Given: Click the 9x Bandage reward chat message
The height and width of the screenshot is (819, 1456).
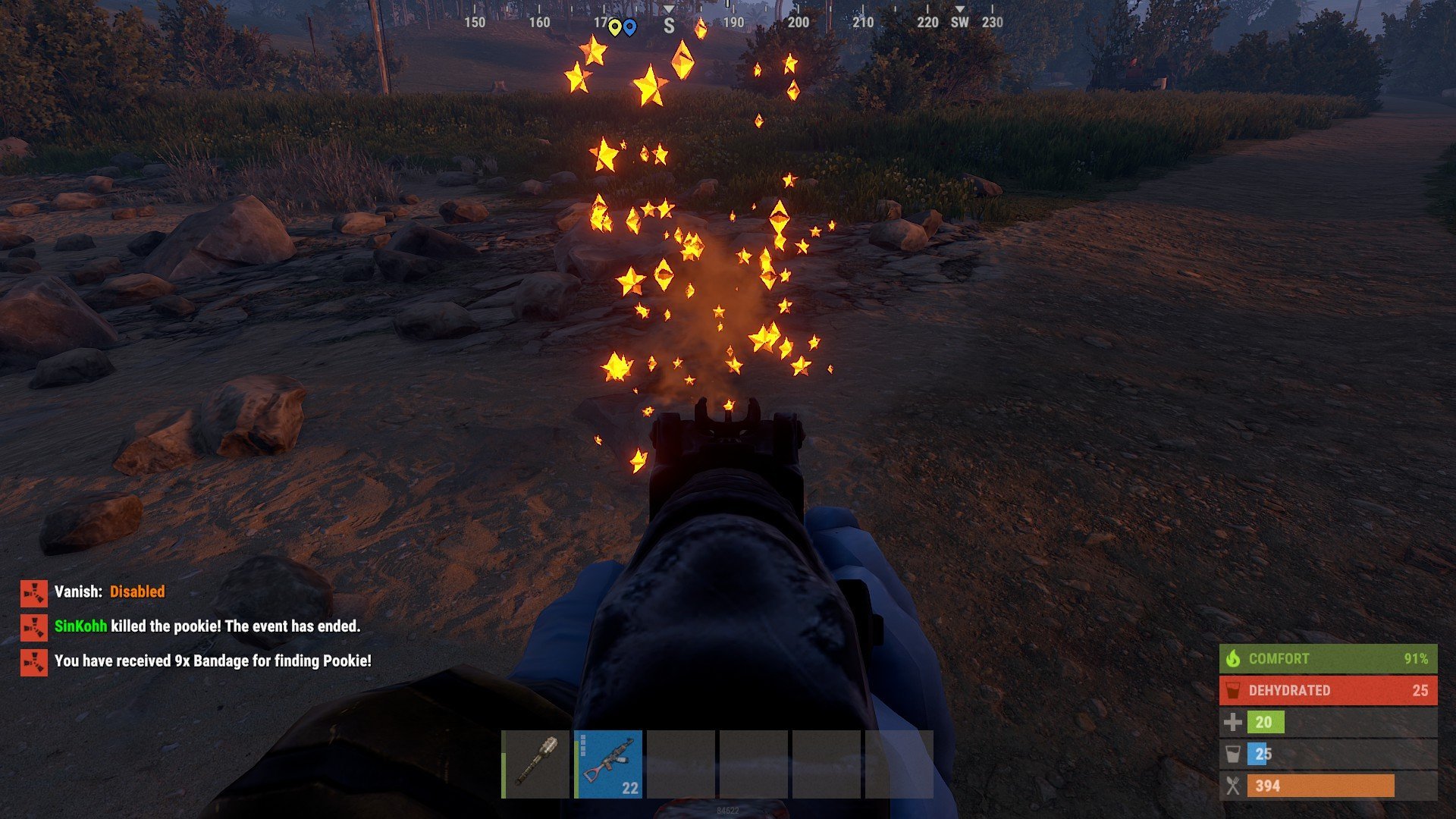Looking at the screenshot, I should [212, 661].
